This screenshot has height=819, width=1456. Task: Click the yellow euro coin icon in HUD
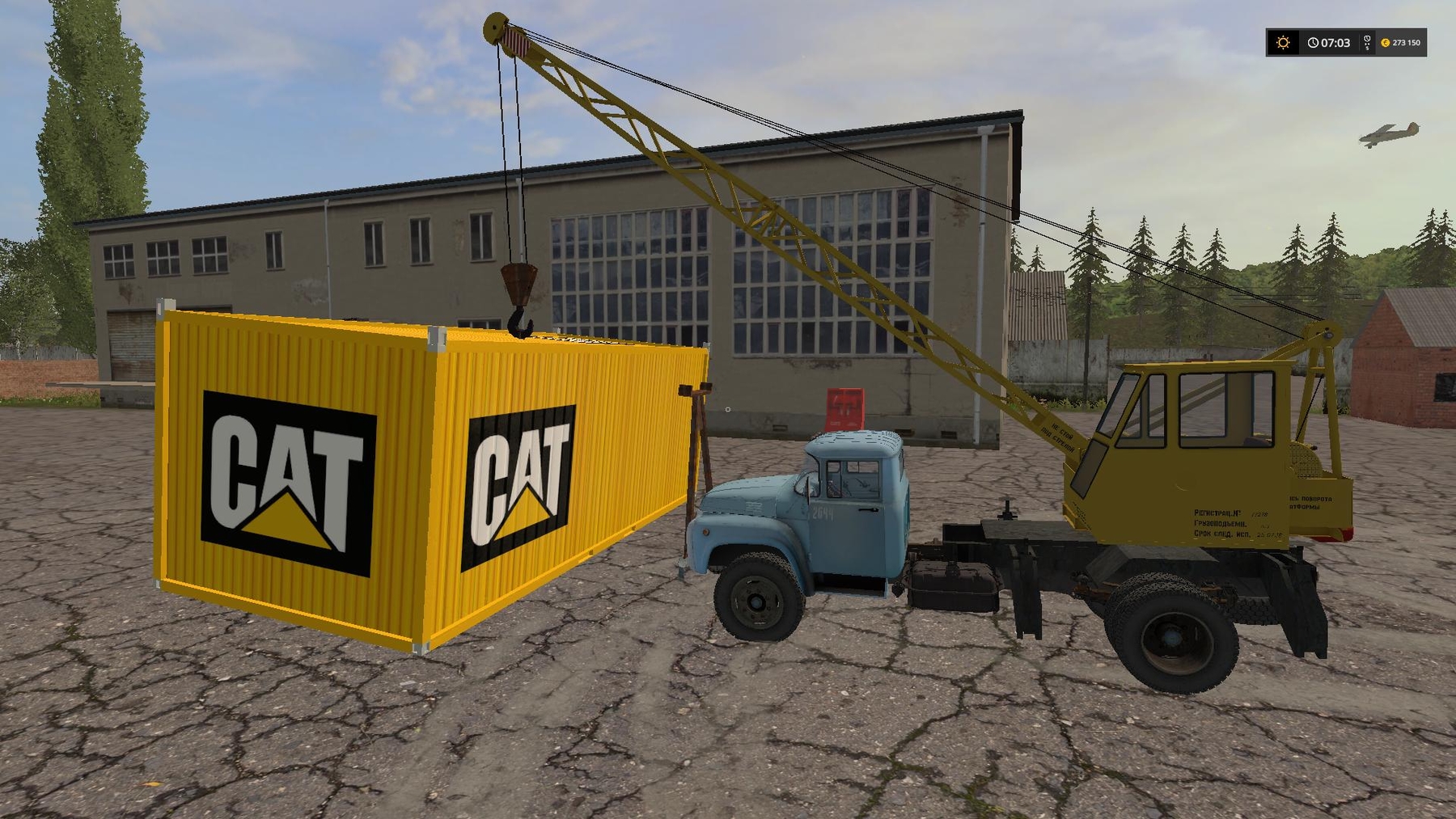1386,43
